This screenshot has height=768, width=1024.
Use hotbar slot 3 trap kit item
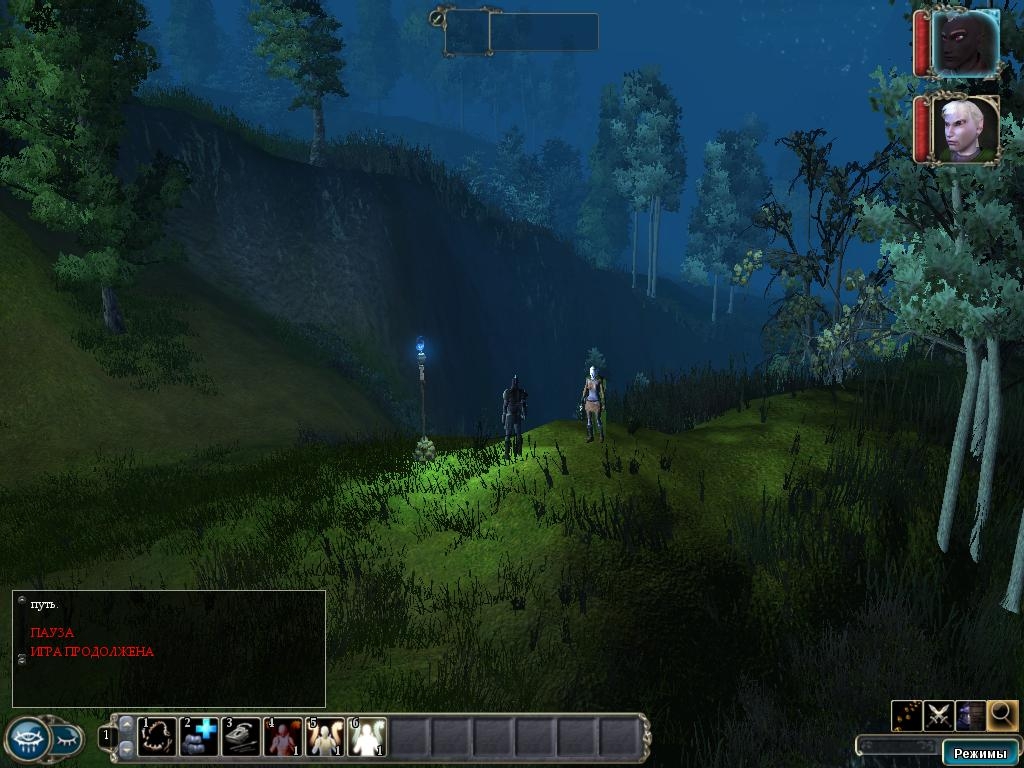coord(241,737)
